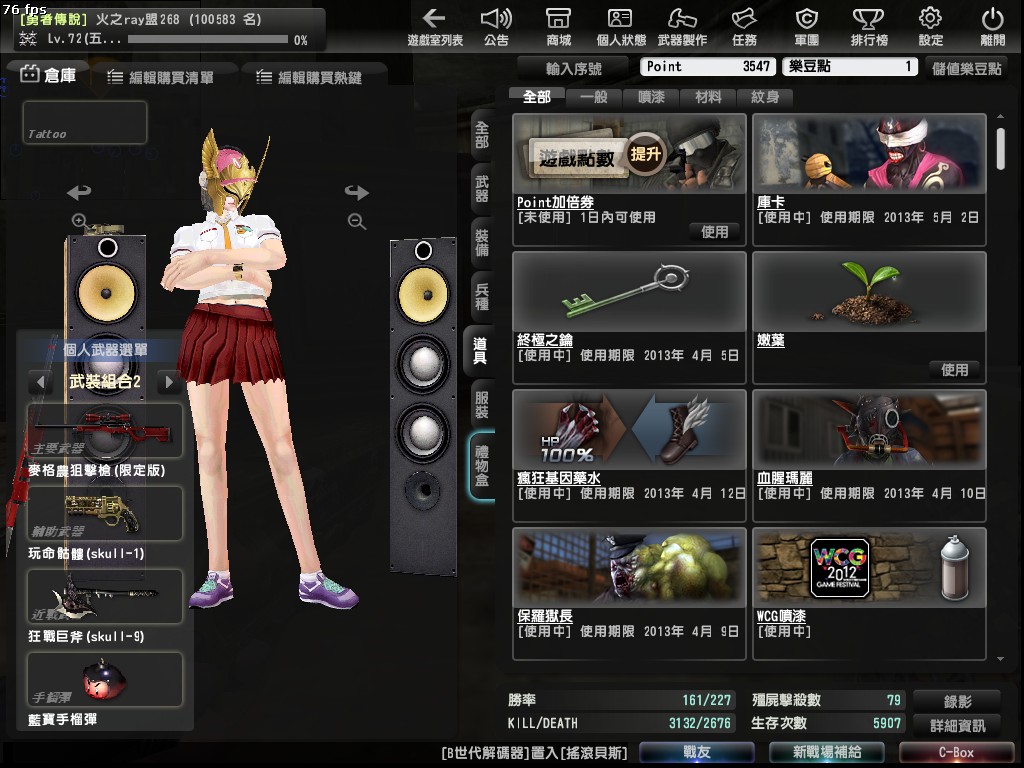
Task: Open the 設定 settings gear
Action: (930, 27)
